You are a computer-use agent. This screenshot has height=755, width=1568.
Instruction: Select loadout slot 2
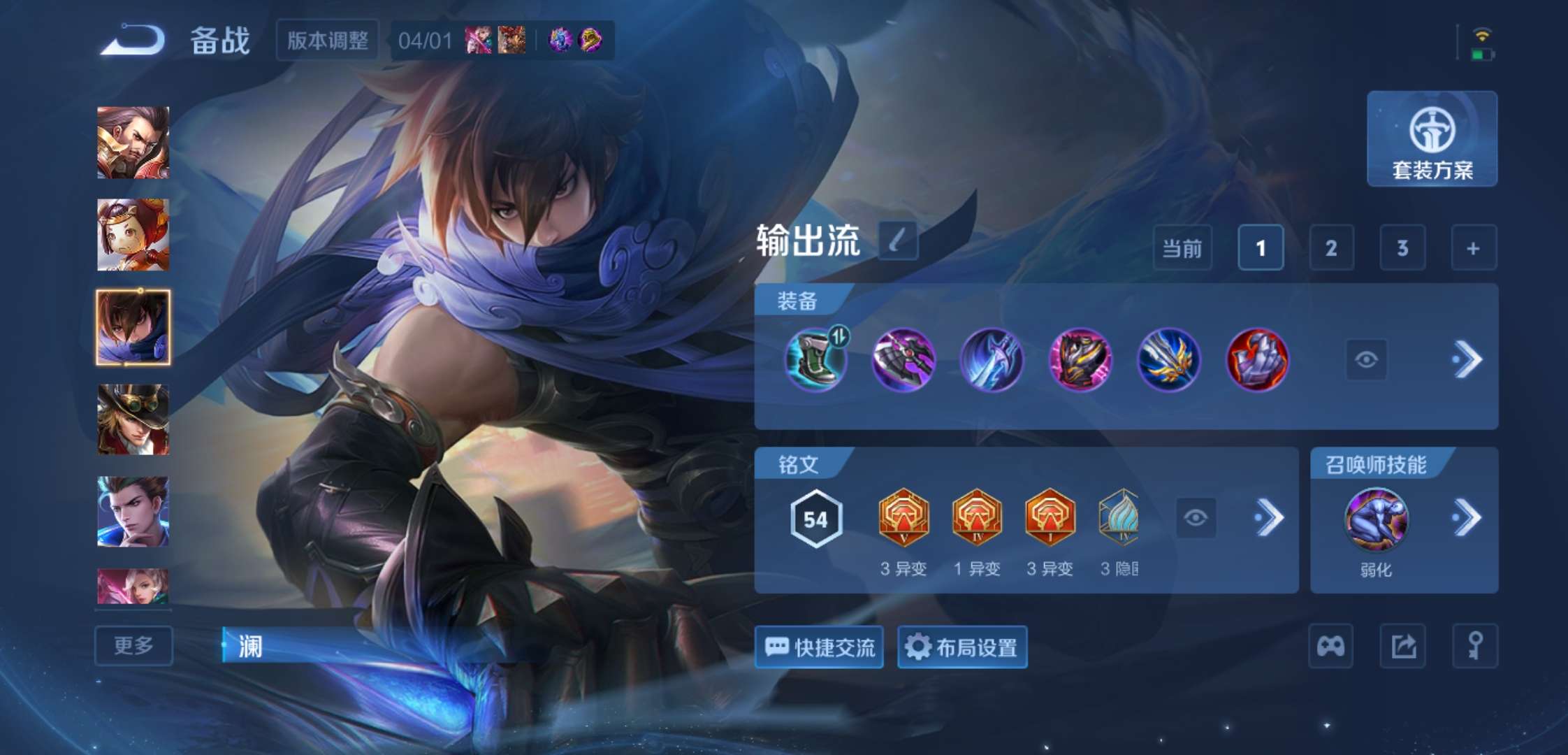click(1331, 248)
